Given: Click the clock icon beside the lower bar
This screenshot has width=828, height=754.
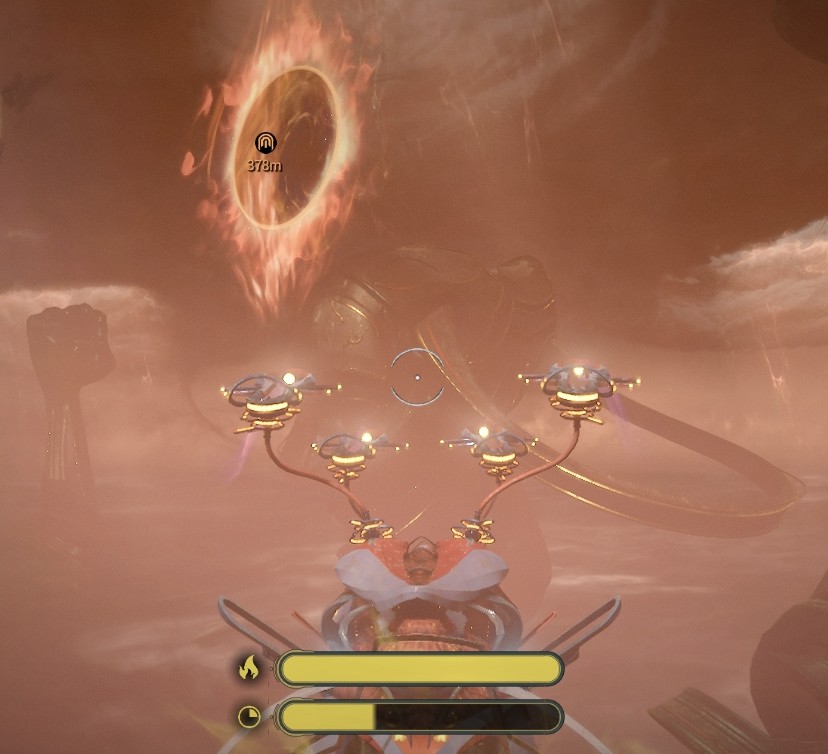Looking at the screenshot, I should [249, 716].
